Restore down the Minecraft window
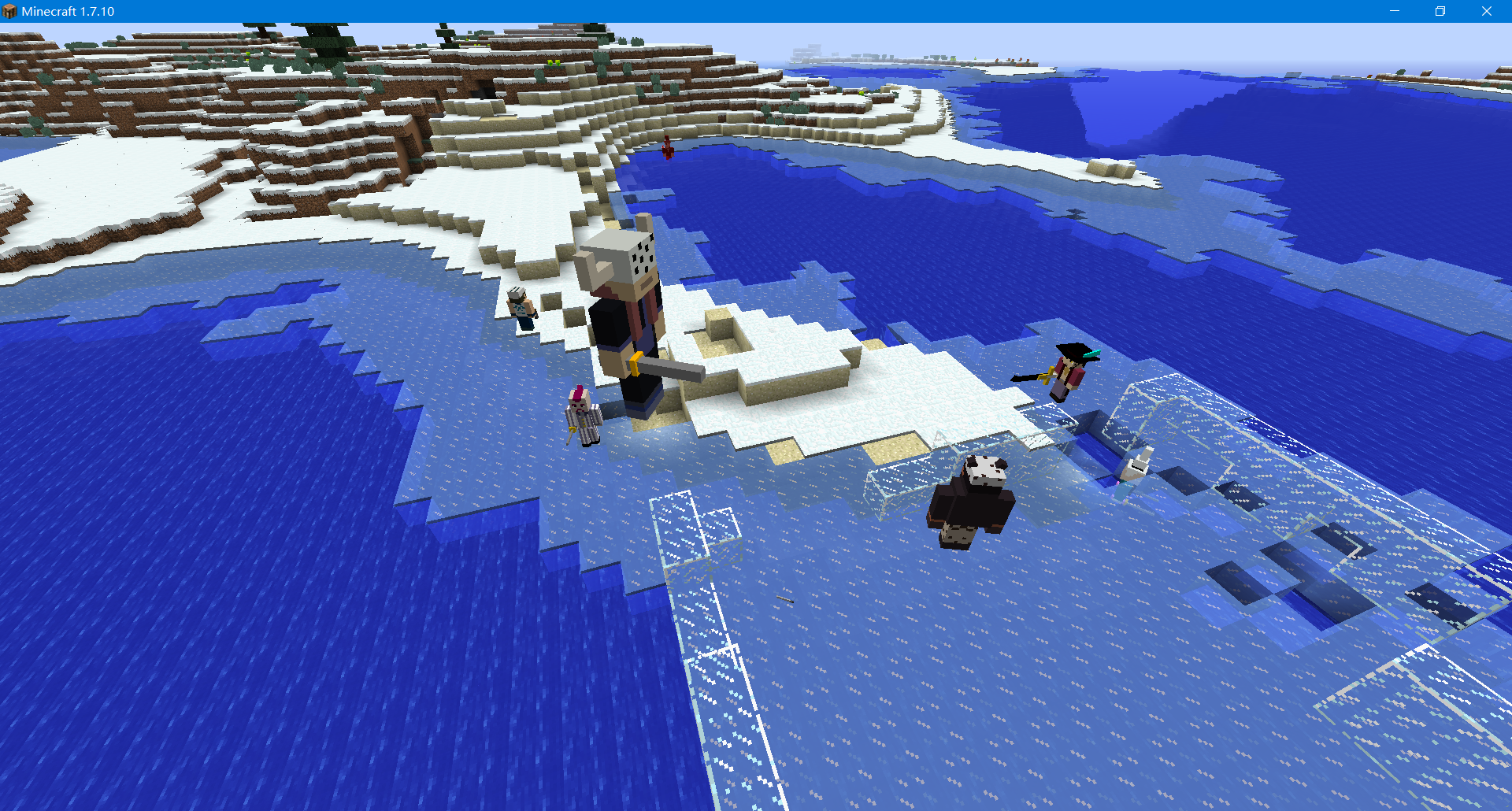Screen dimensions: 1512x811 1440,11
